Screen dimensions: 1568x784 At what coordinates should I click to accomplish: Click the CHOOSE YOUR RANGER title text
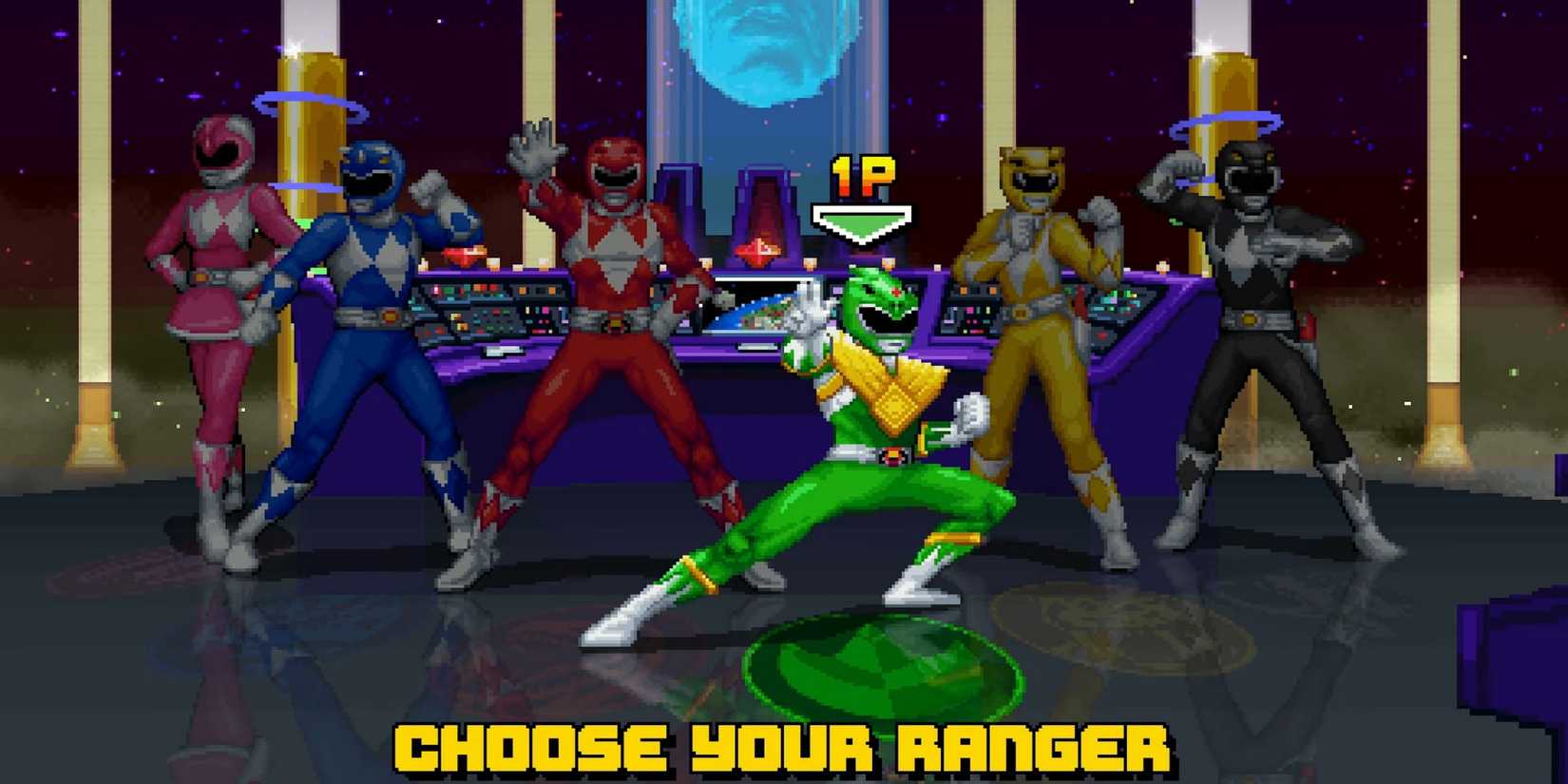click(784, 749)
